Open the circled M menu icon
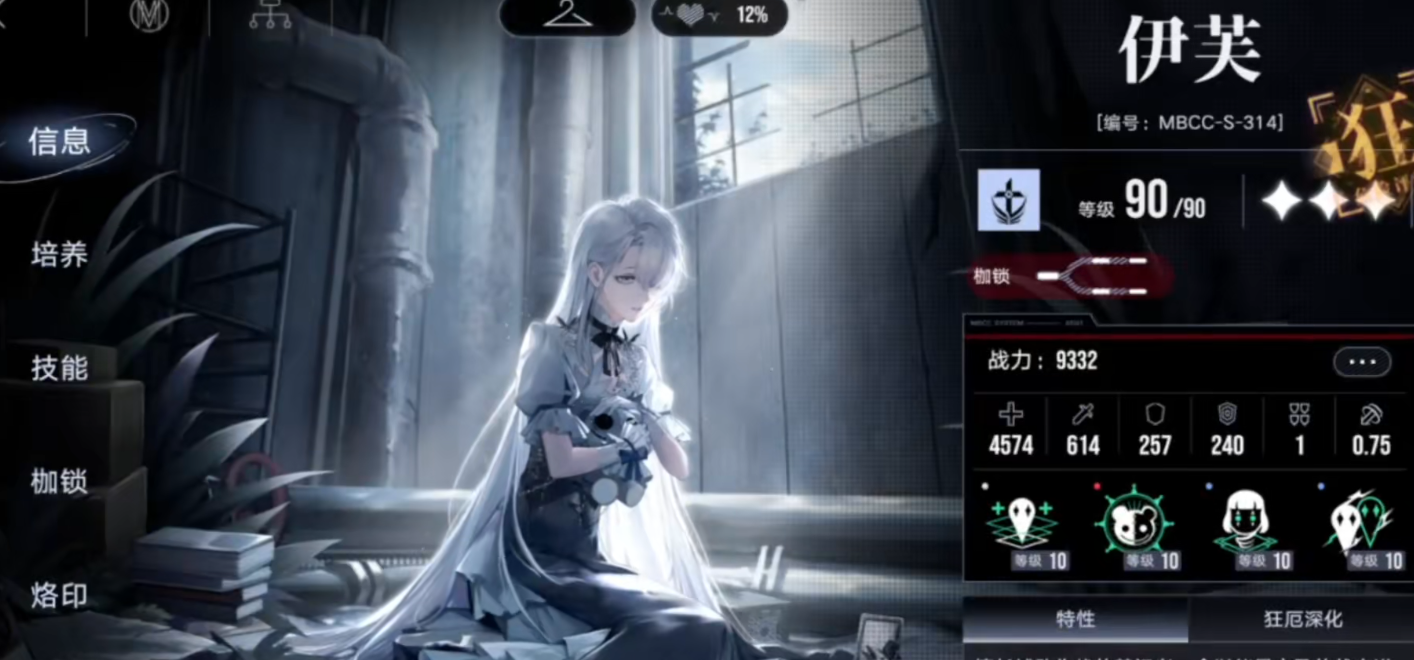 click(x=149, y=15)
